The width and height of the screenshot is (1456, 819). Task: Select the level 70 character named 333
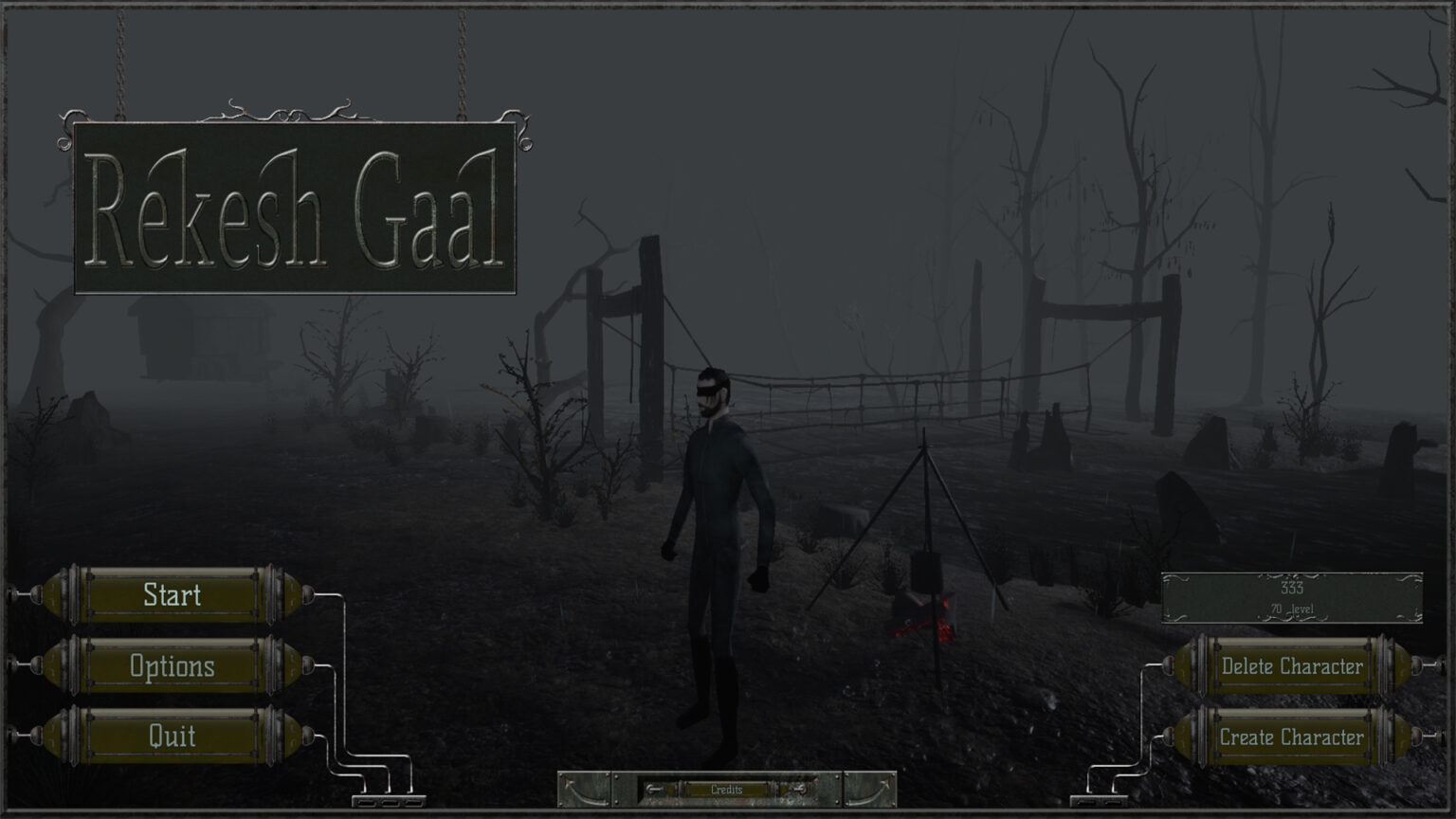click(x=1291, y=598)
